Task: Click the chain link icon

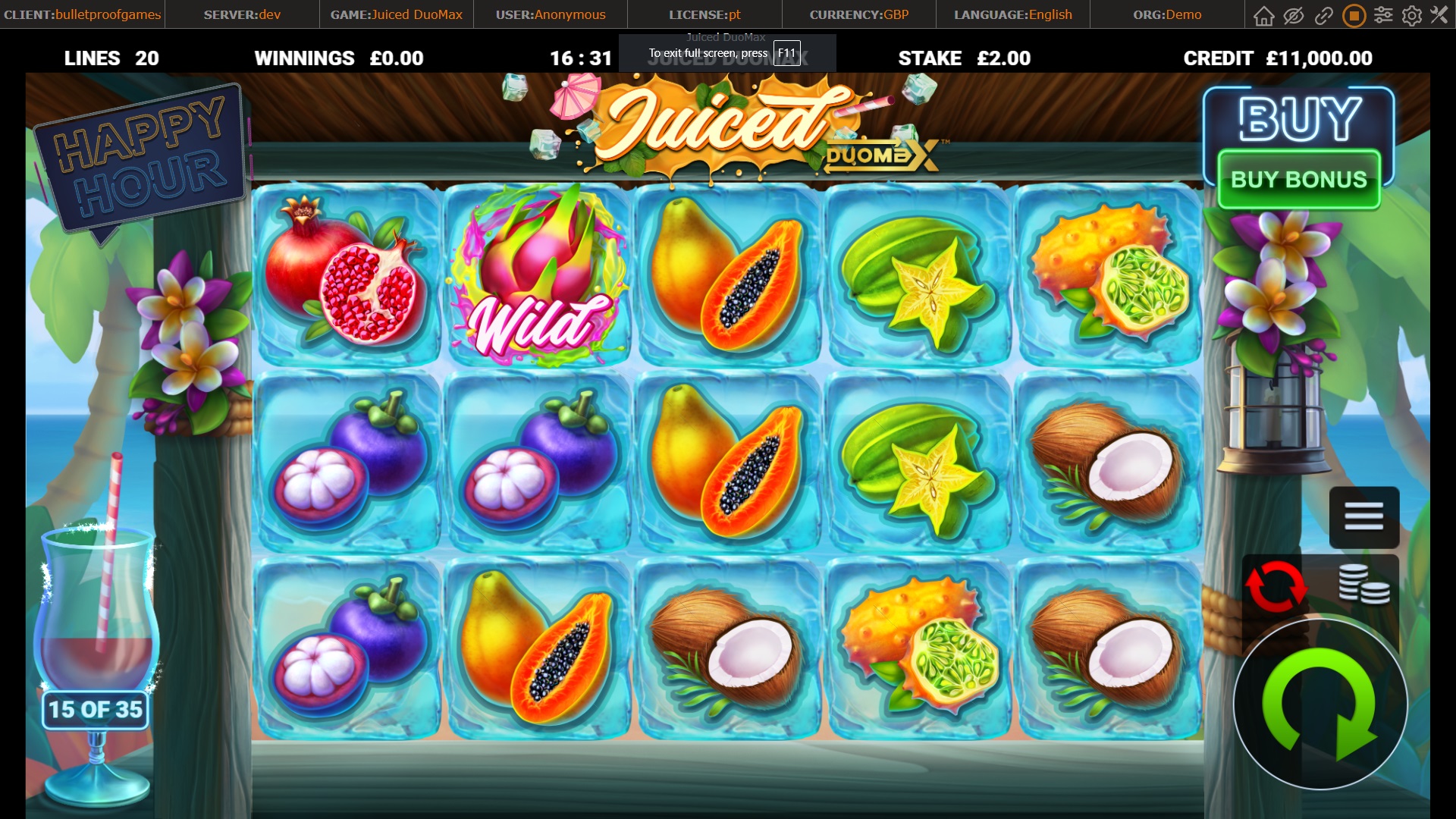Action: (1323, 15)
